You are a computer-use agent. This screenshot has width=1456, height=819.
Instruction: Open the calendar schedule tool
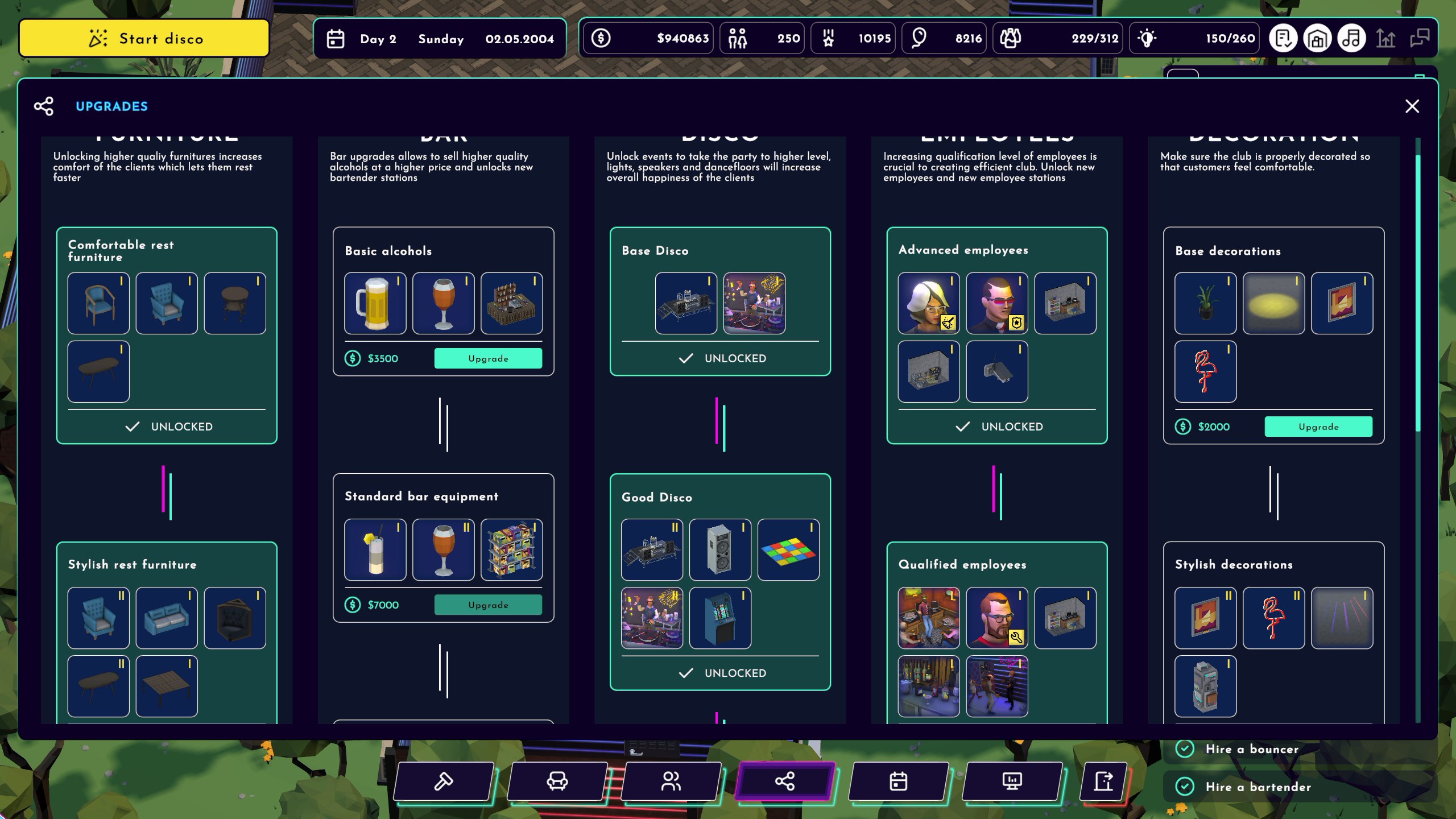pos(899,781)
